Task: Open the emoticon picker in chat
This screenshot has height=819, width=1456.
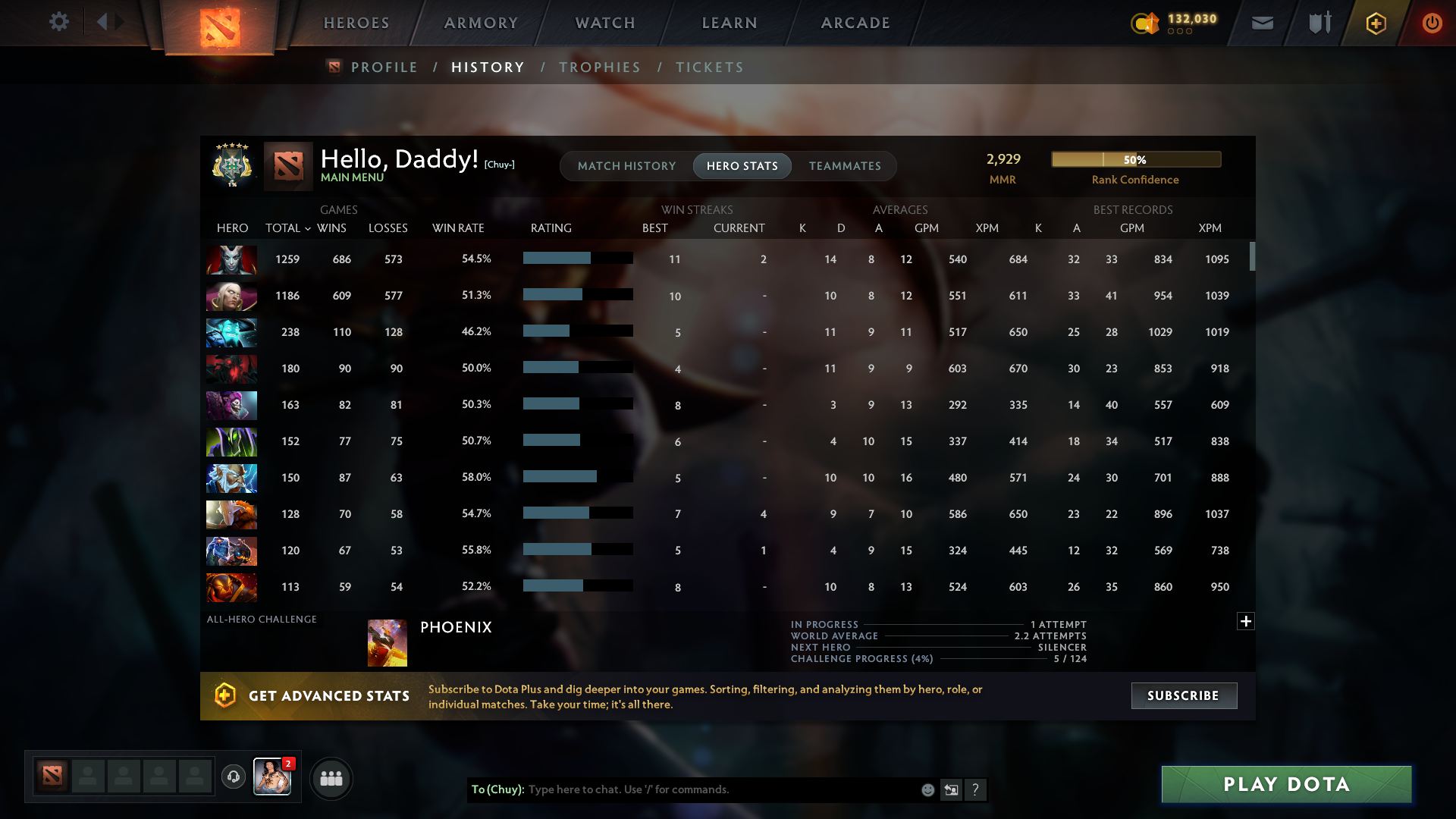Action: (927, 789)
